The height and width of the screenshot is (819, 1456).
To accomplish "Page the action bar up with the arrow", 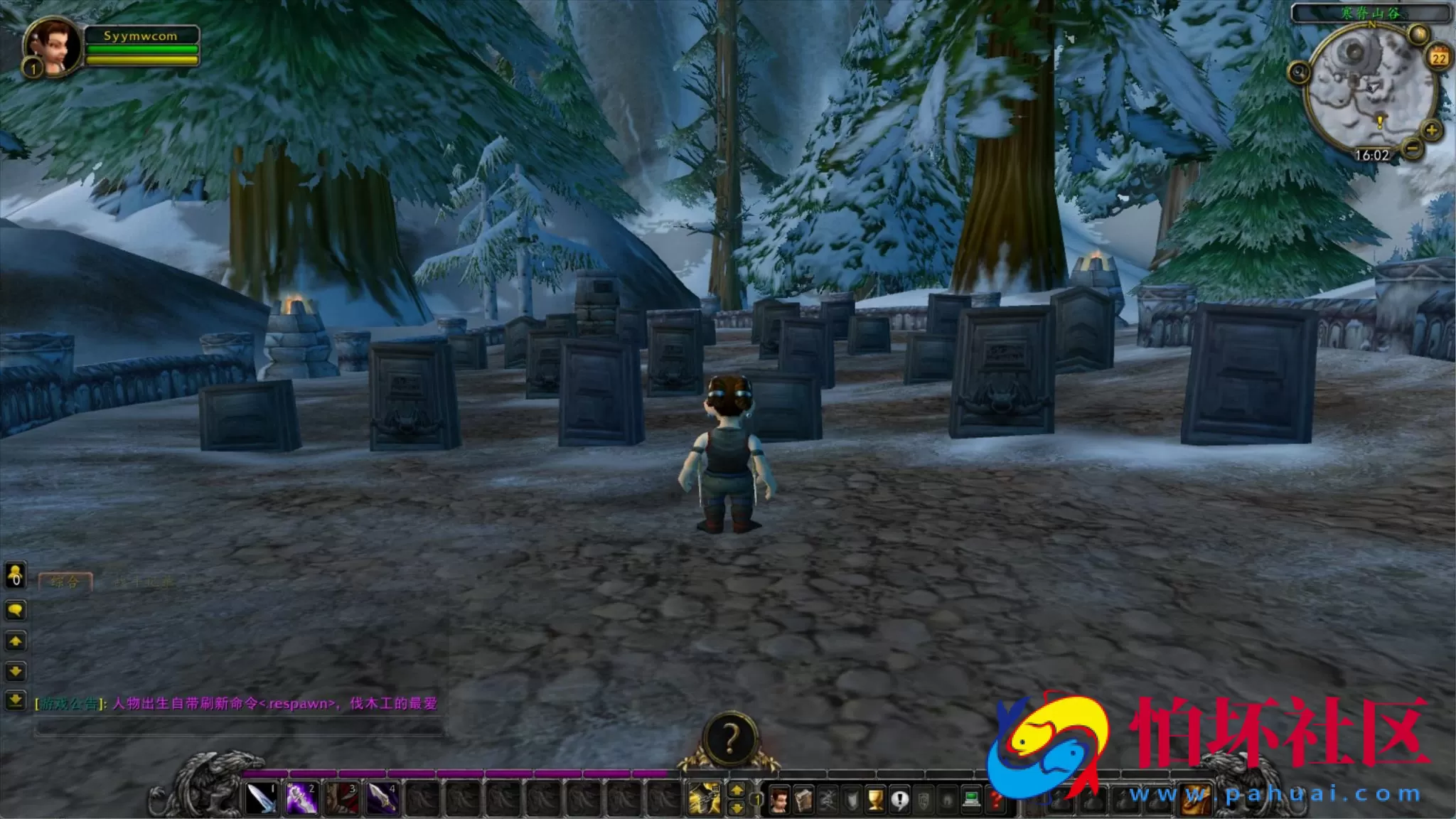I will point(737,788).
